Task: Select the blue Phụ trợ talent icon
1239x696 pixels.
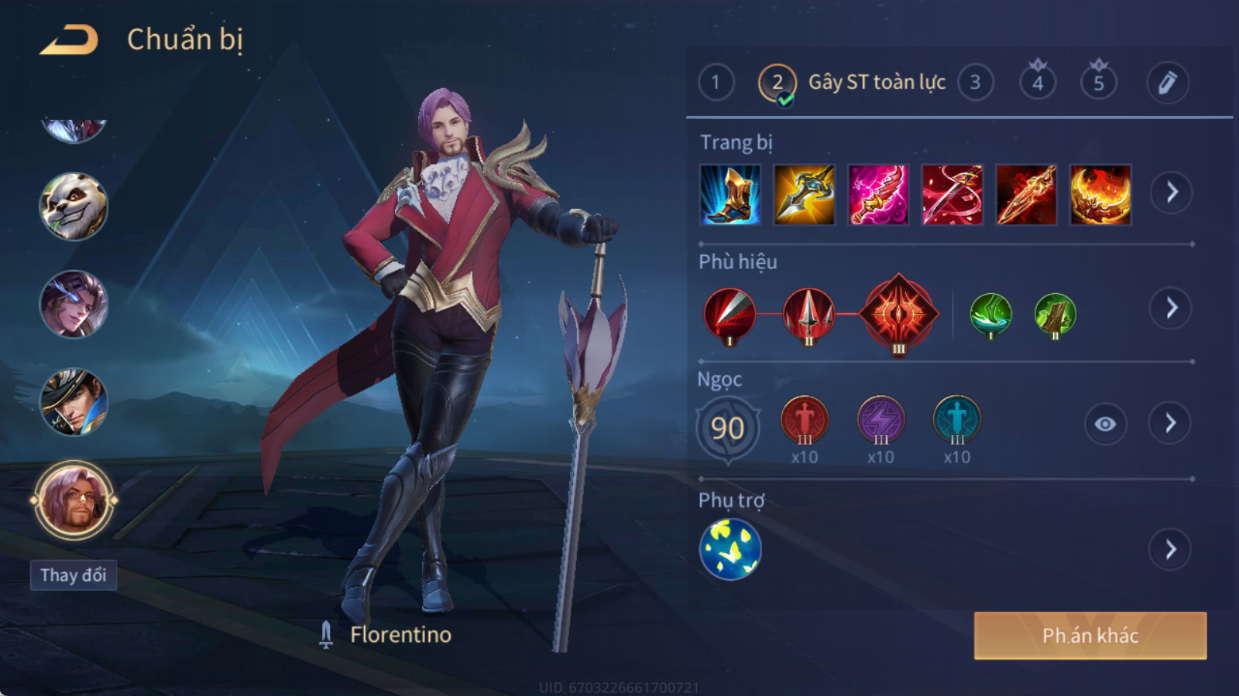Action: pos(730,550)
